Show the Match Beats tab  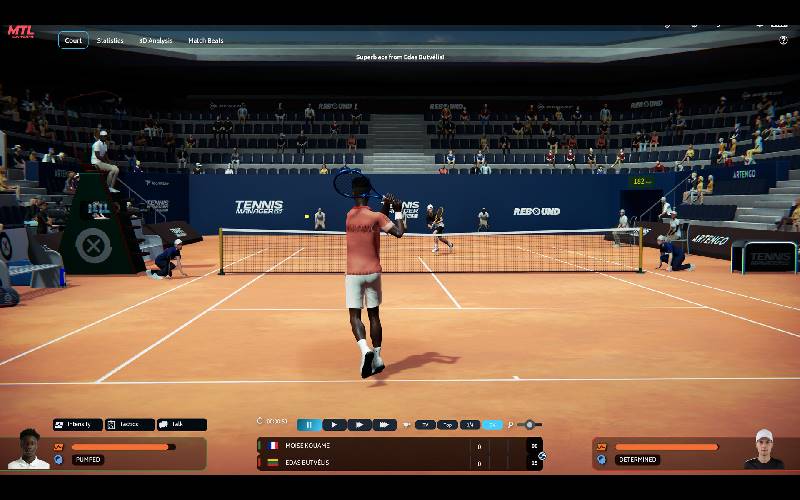coord(207,40)
